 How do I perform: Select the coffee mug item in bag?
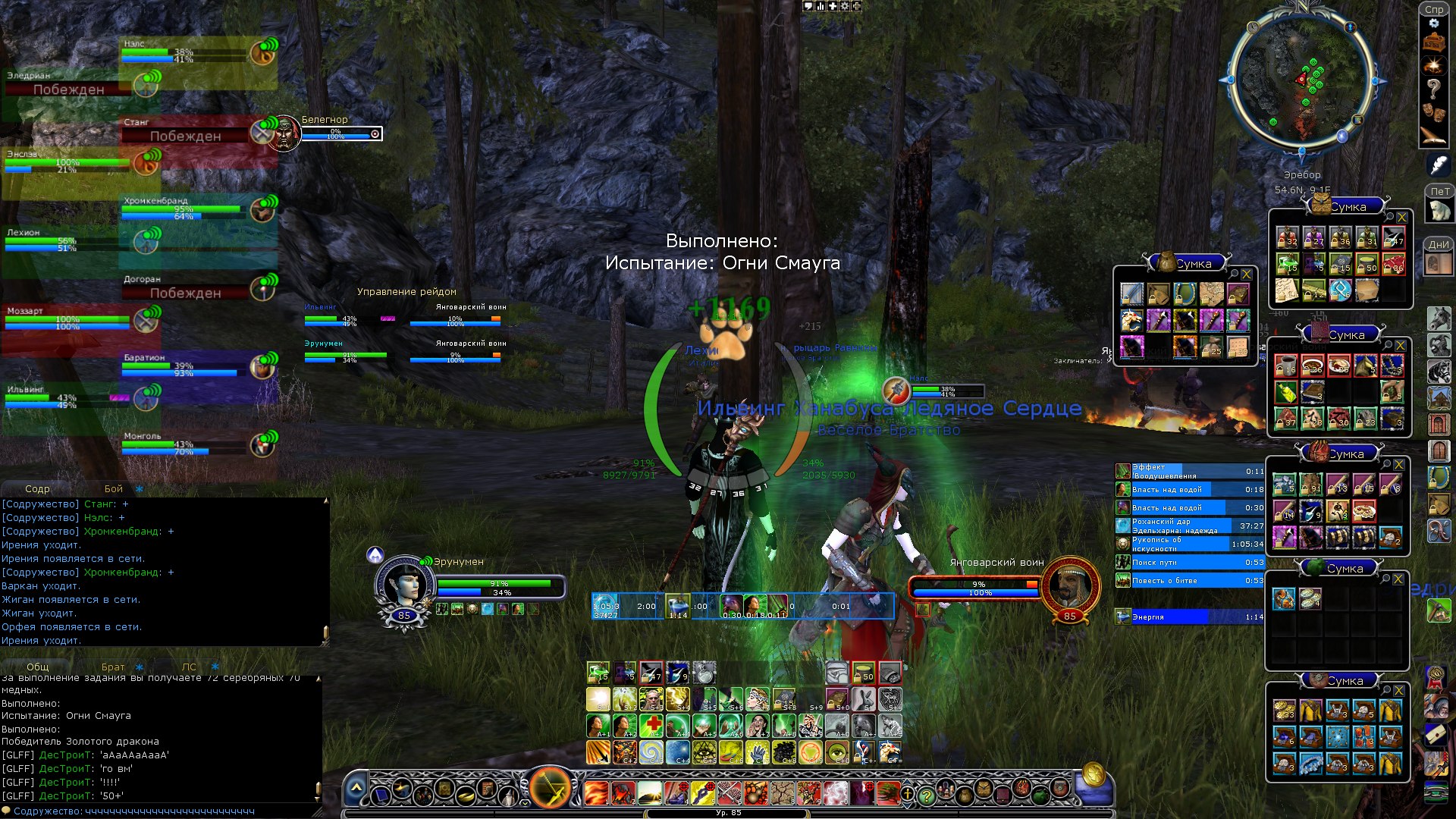point(1286,366)
